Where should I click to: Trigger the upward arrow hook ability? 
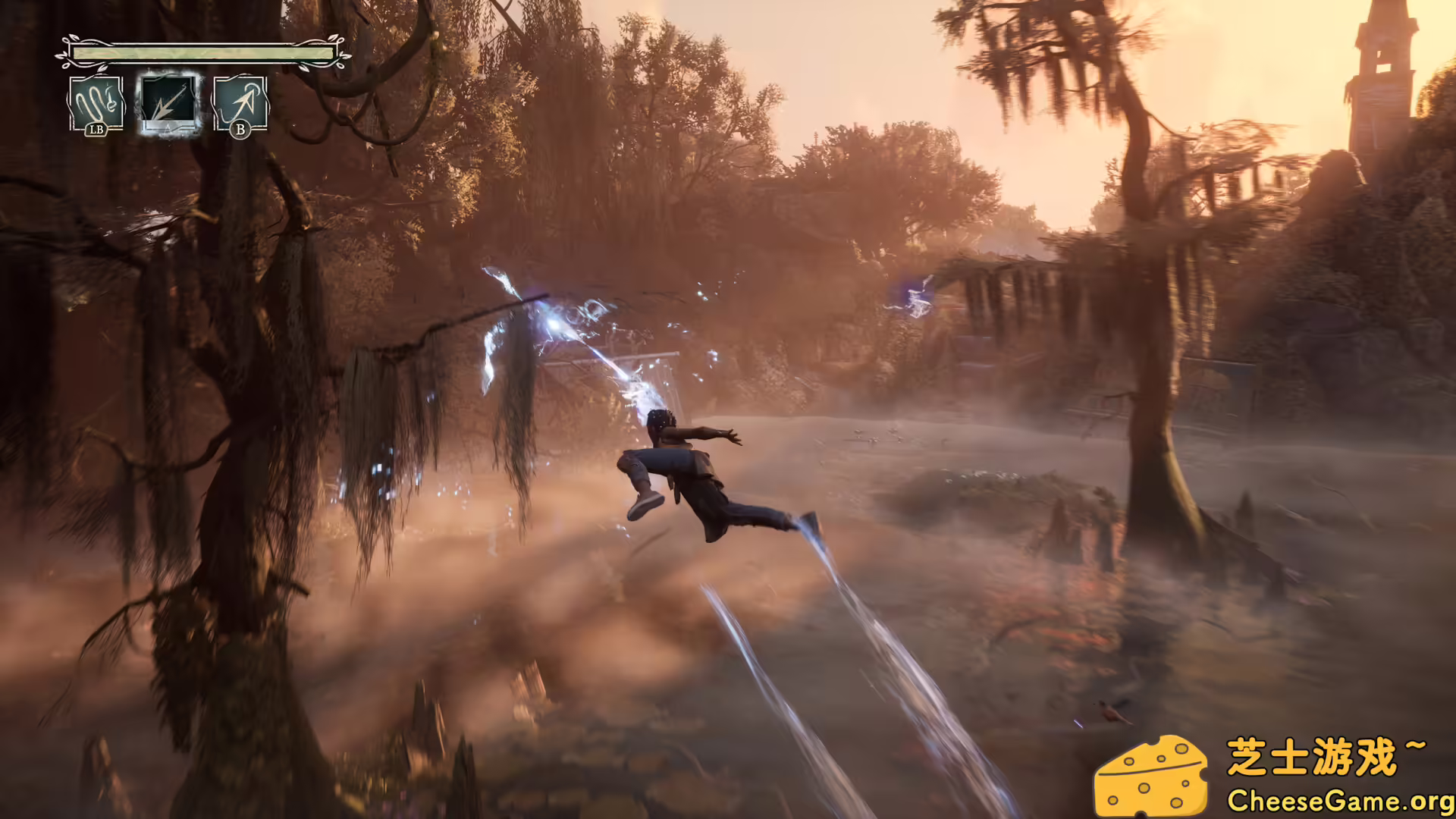click(x=240, y=104)
